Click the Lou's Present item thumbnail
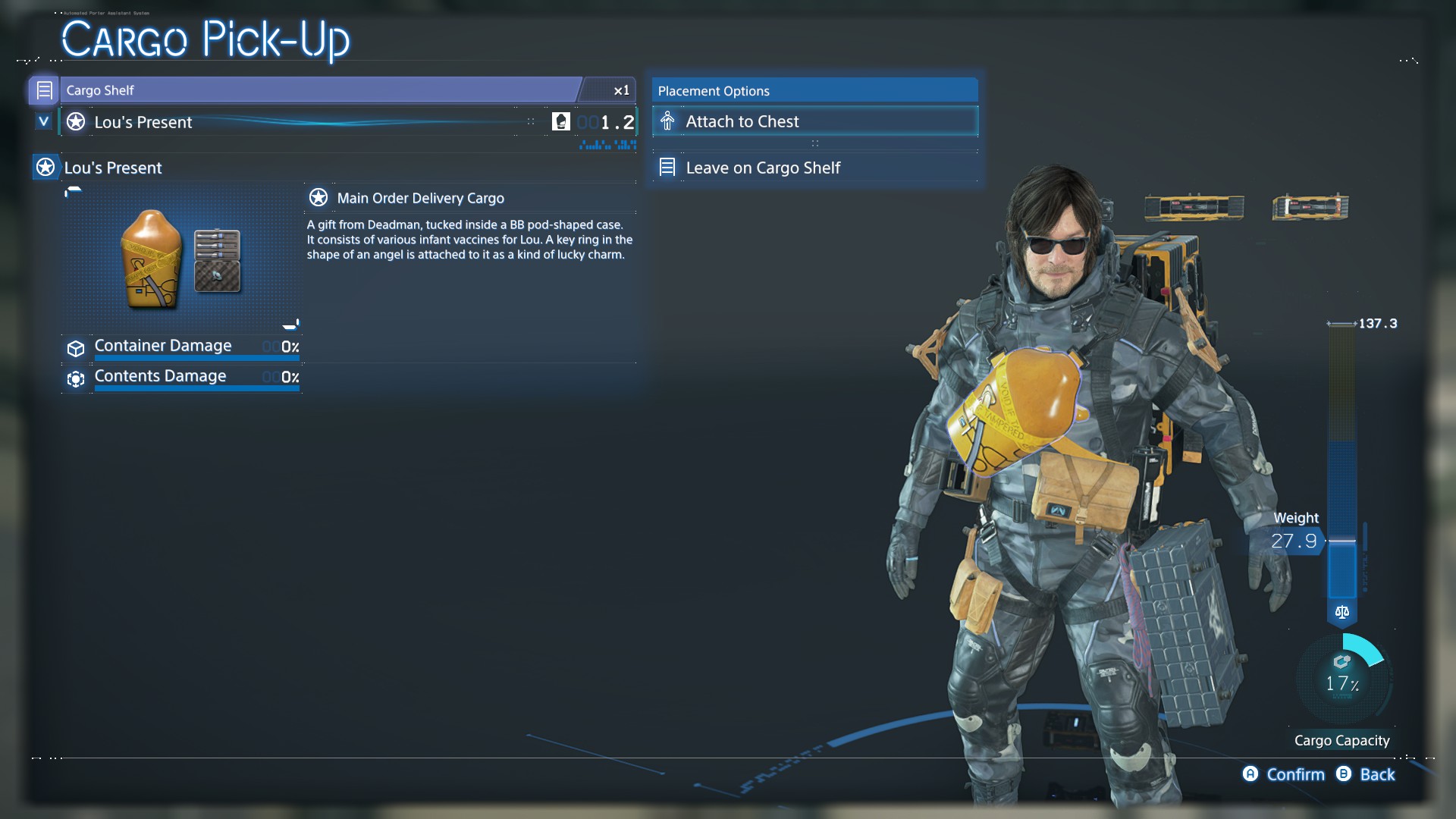The height and width of the screenshot is (819, 1456). coord(181,259)
